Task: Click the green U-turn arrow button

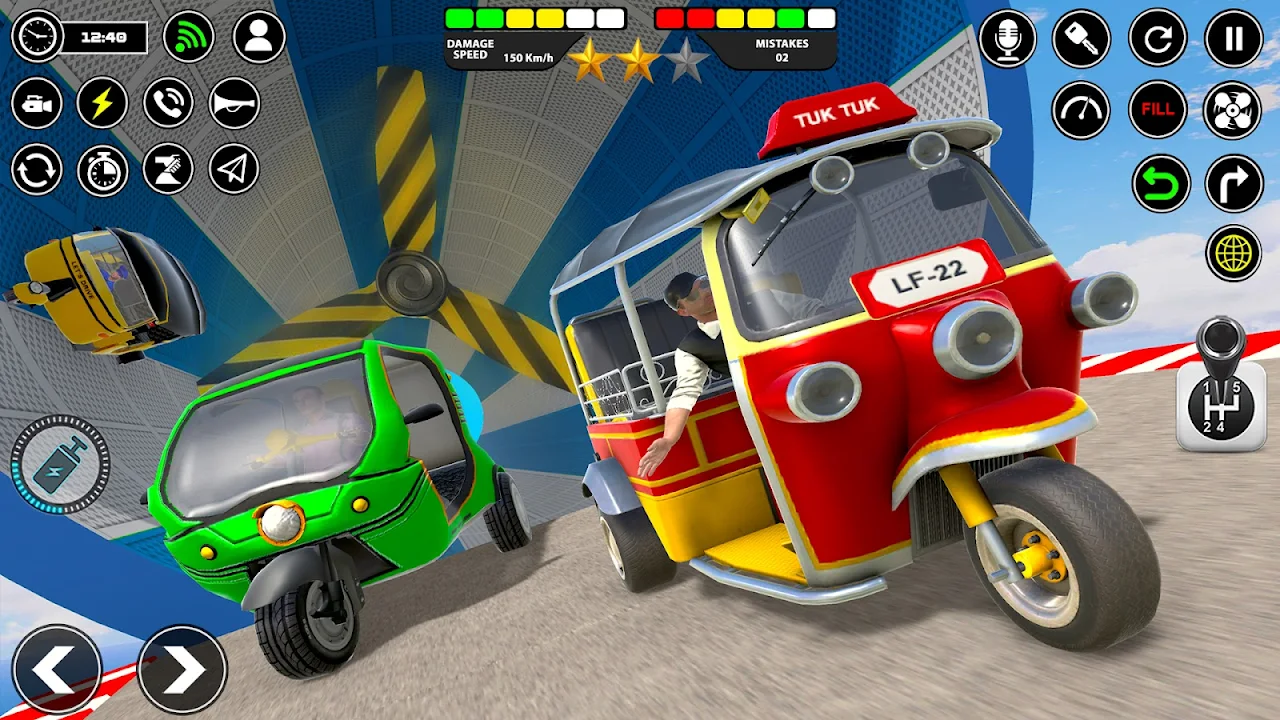Action: (x=1161, y=184)
